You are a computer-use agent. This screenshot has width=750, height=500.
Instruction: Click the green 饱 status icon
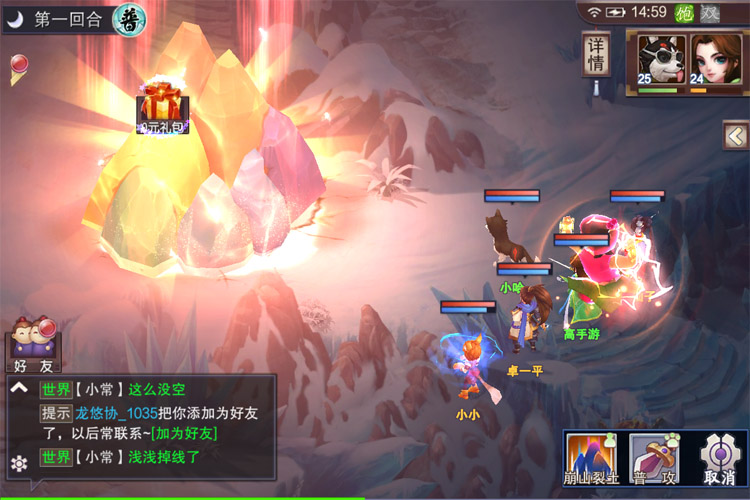685,12
